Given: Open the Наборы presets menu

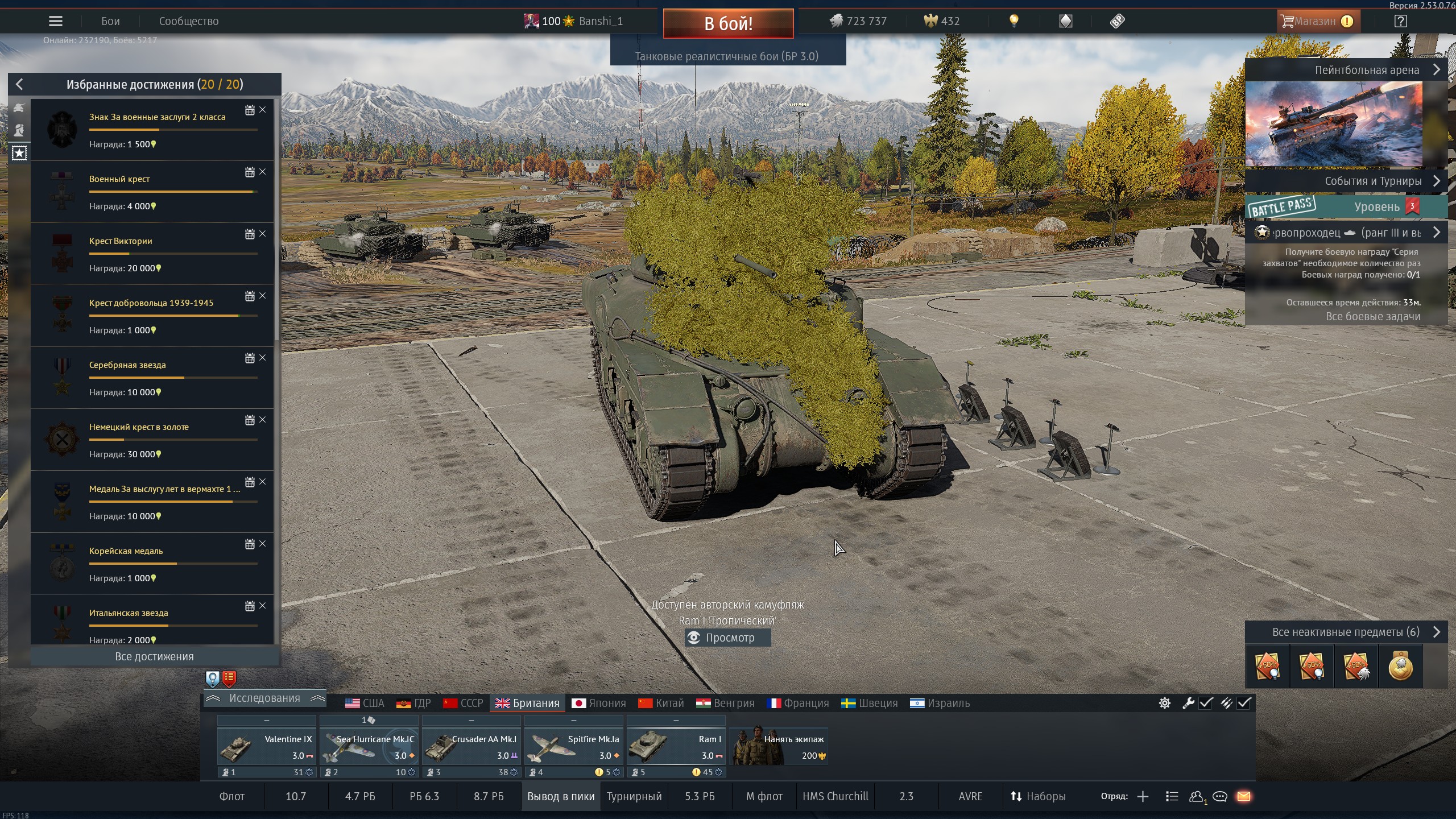Looking at the screenshot, I should click(1038, 796).
